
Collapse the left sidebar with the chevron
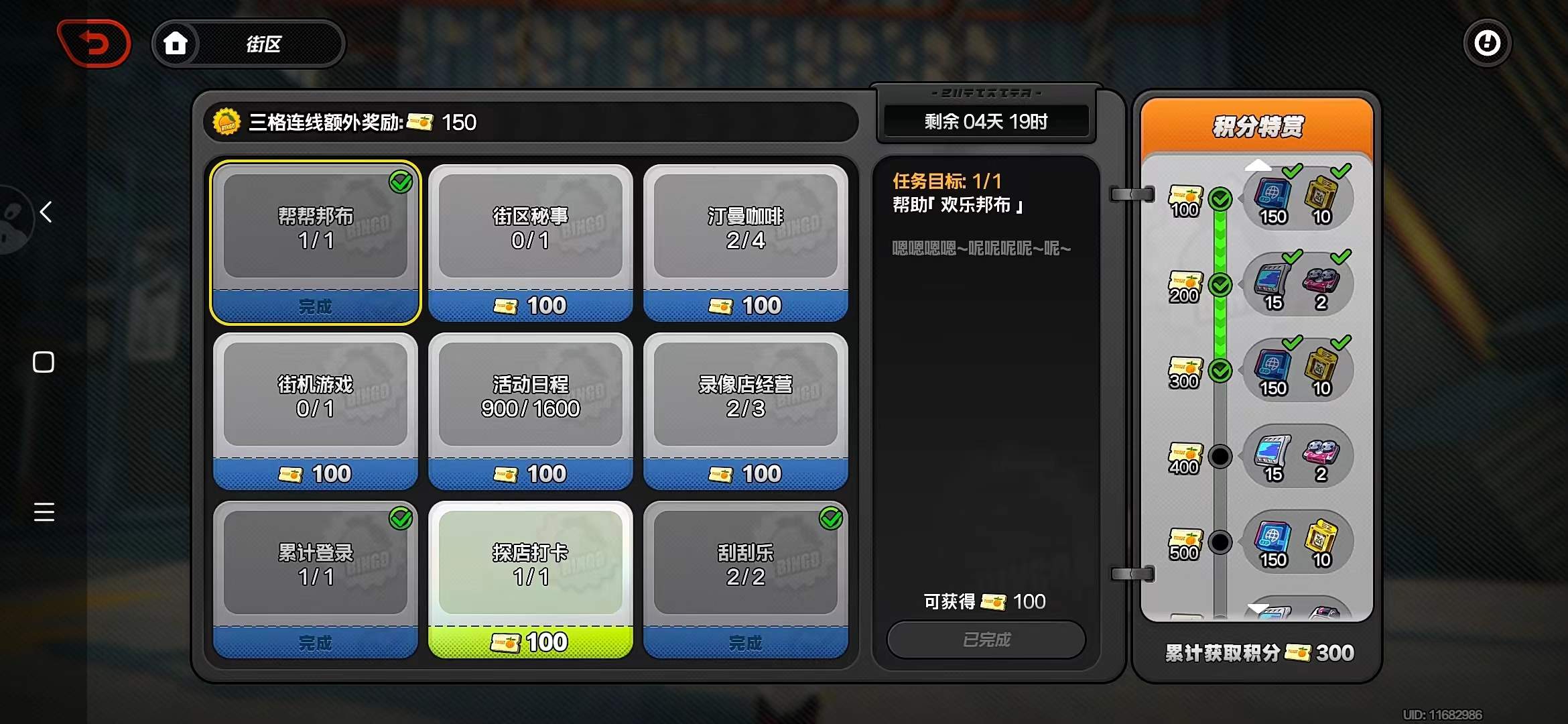(x=44, y=213)
